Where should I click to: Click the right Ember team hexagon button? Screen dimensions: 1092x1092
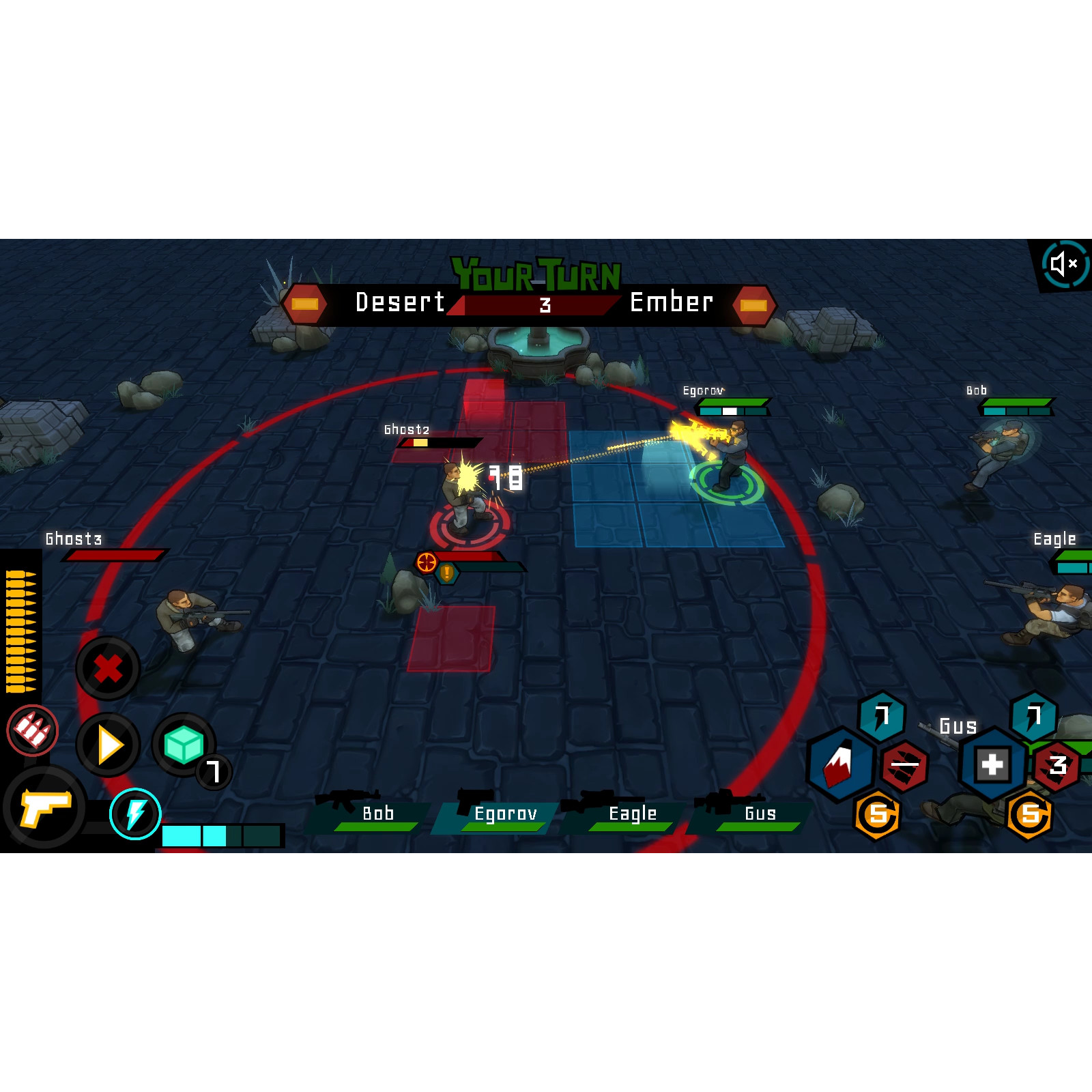(x=753, y=304)
